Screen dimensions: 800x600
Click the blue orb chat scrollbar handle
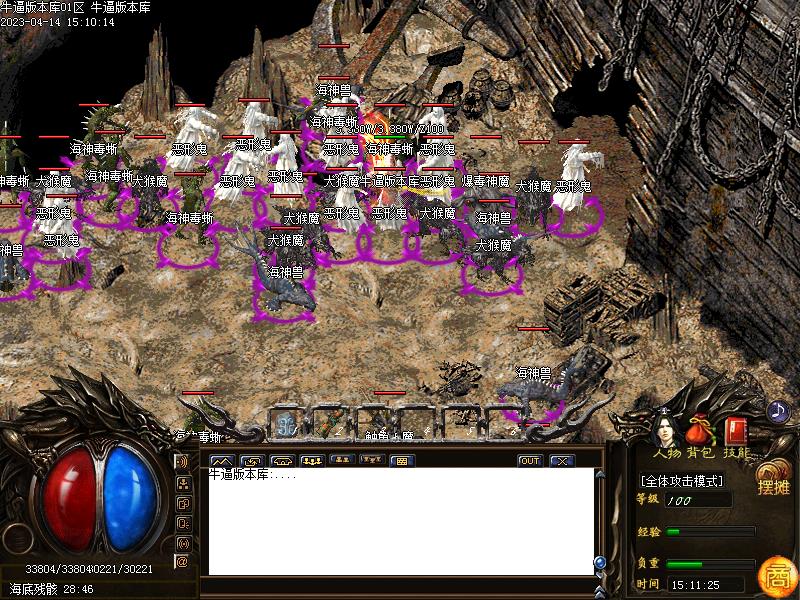pos(600,562)
